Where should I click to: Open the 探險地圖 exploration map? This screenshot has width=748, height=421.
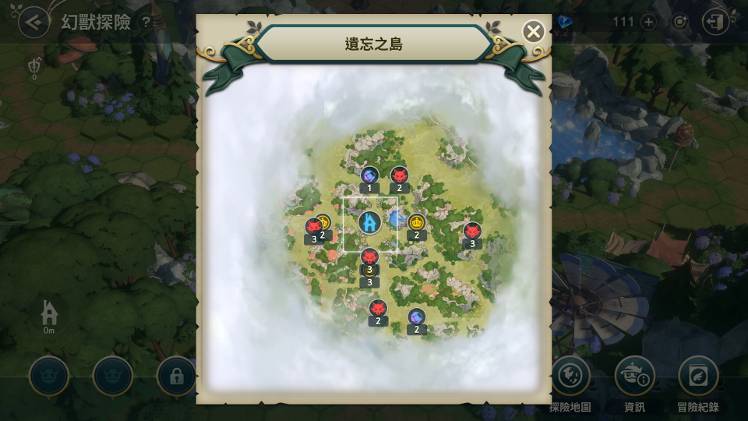pos(570,376)
